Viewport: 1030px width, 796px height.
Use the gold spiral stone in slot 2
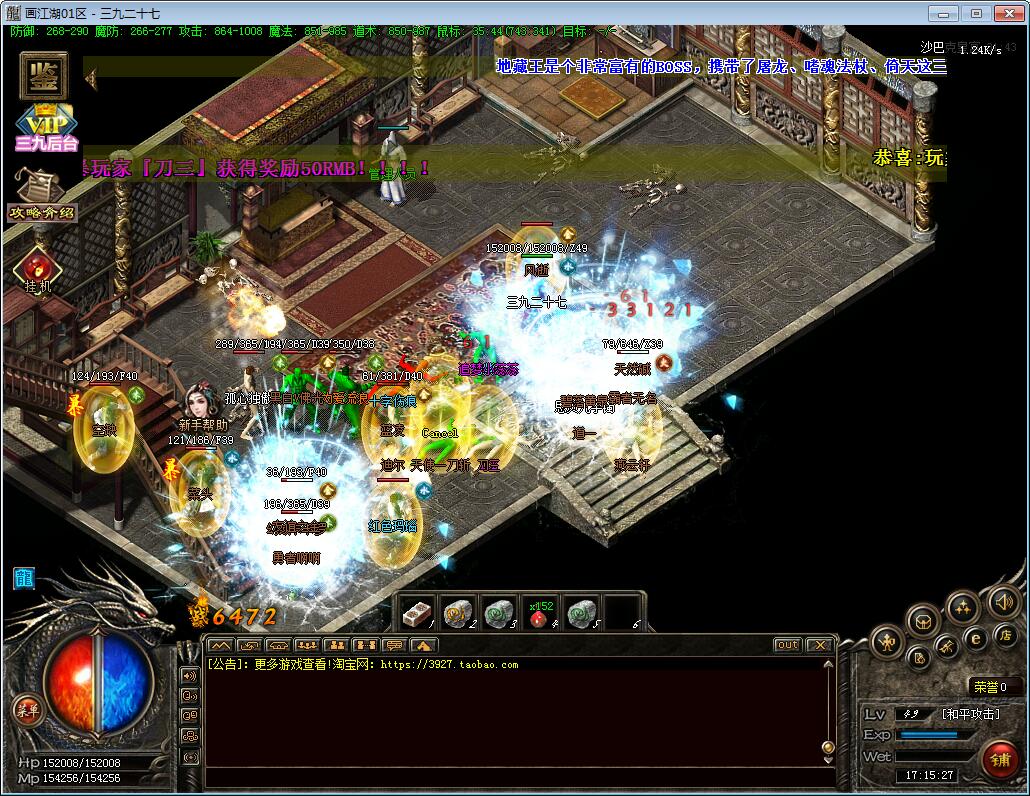point(458,613)
